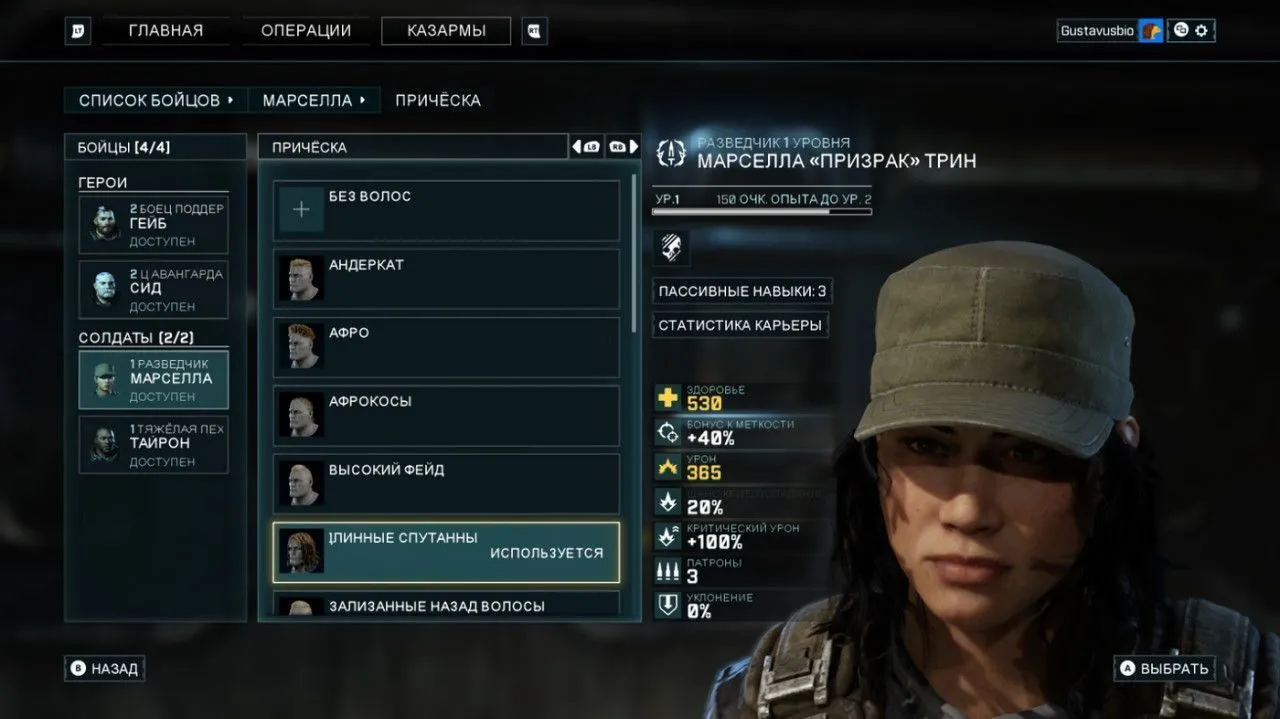Viewport: 1280px width, 719px height.
Task: Choose the АФРОКОСЫ hairstyle
Action: tap(446, 415)
